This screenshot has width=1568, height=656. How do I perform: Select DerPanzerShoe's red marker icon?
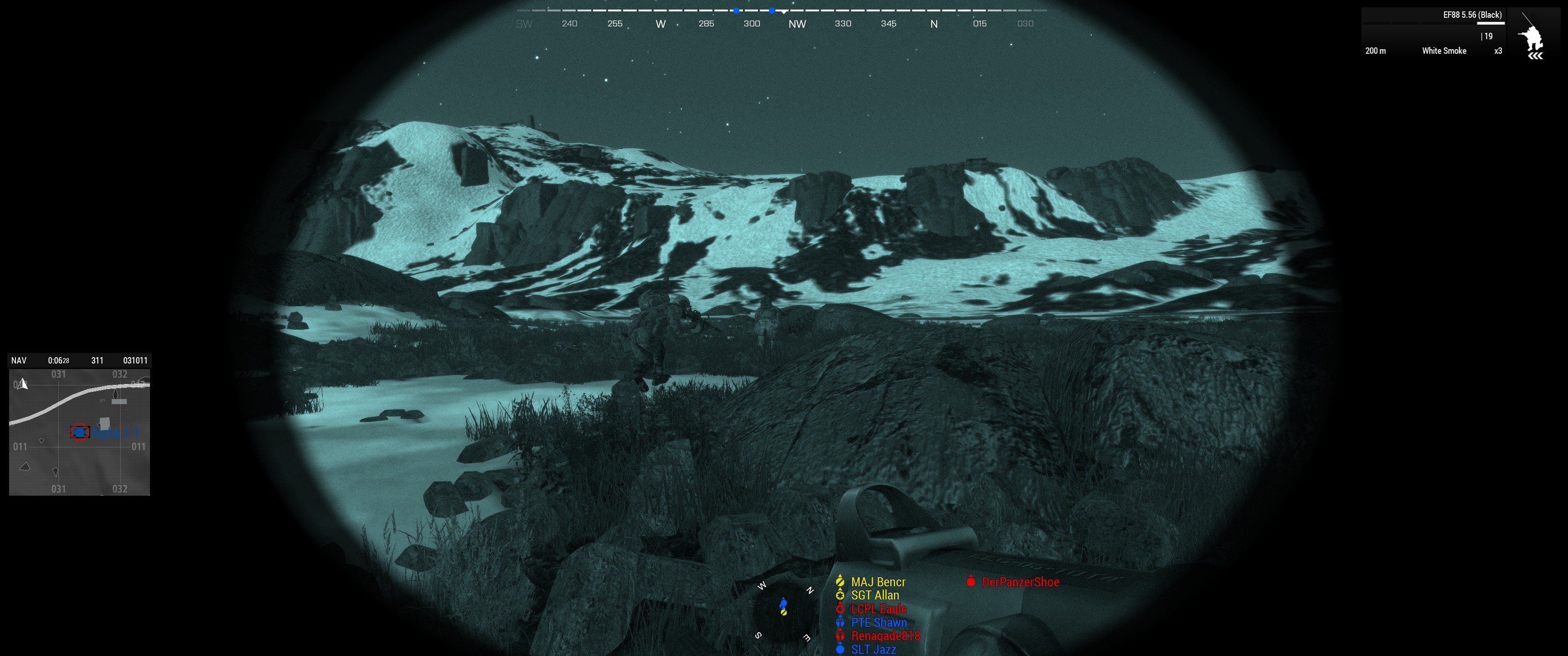click(x=971, y=581)
